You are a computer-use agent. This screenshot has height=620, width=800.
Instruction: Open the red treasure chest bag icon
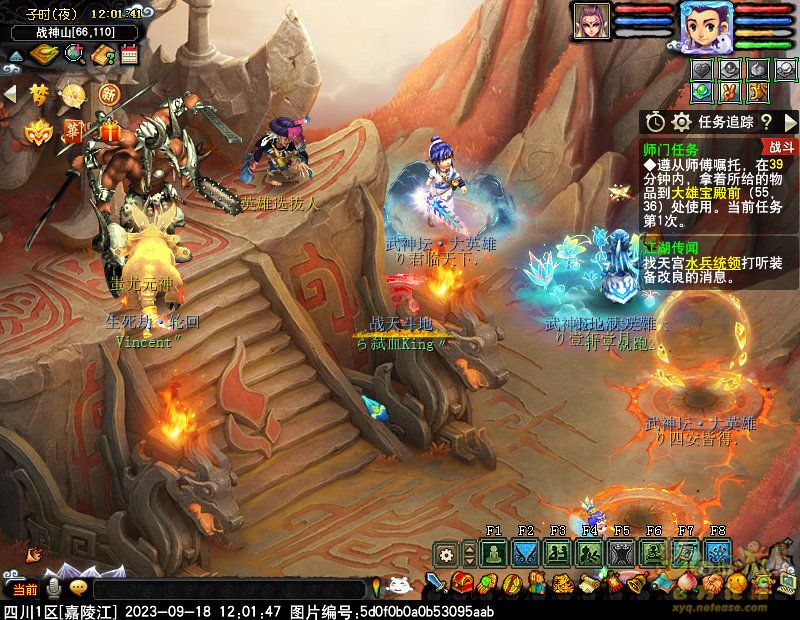[461, 583]
